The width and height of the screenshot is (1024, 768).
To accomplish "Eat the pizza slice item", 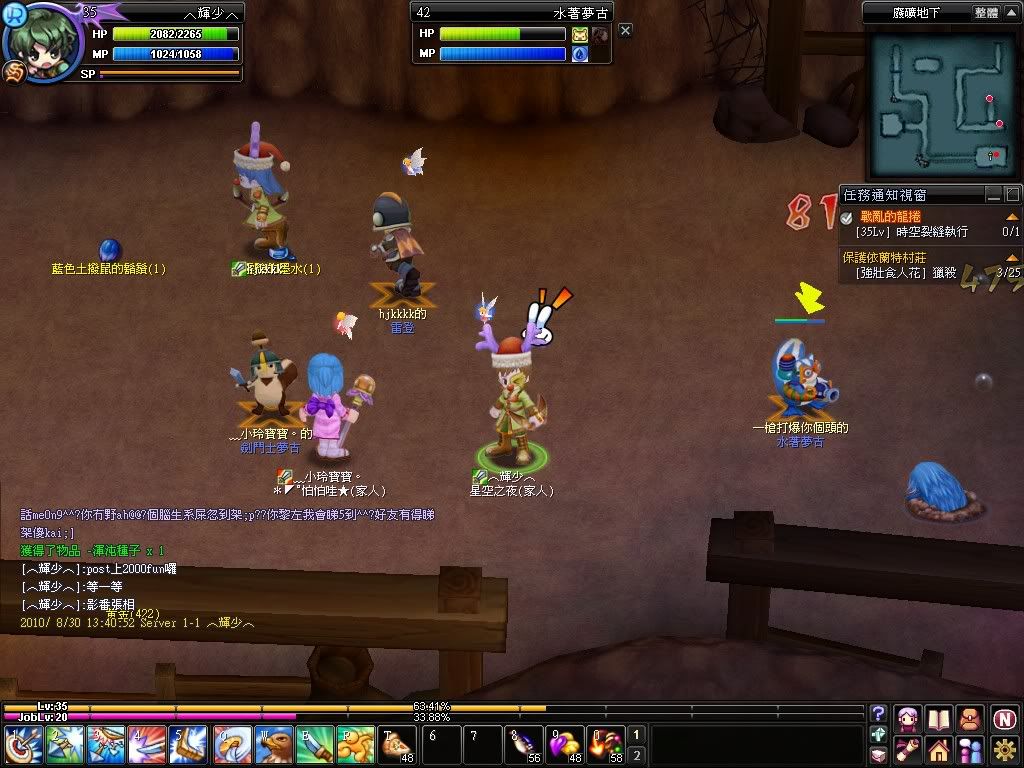I will pyautogui.click(x=397, y=745).
